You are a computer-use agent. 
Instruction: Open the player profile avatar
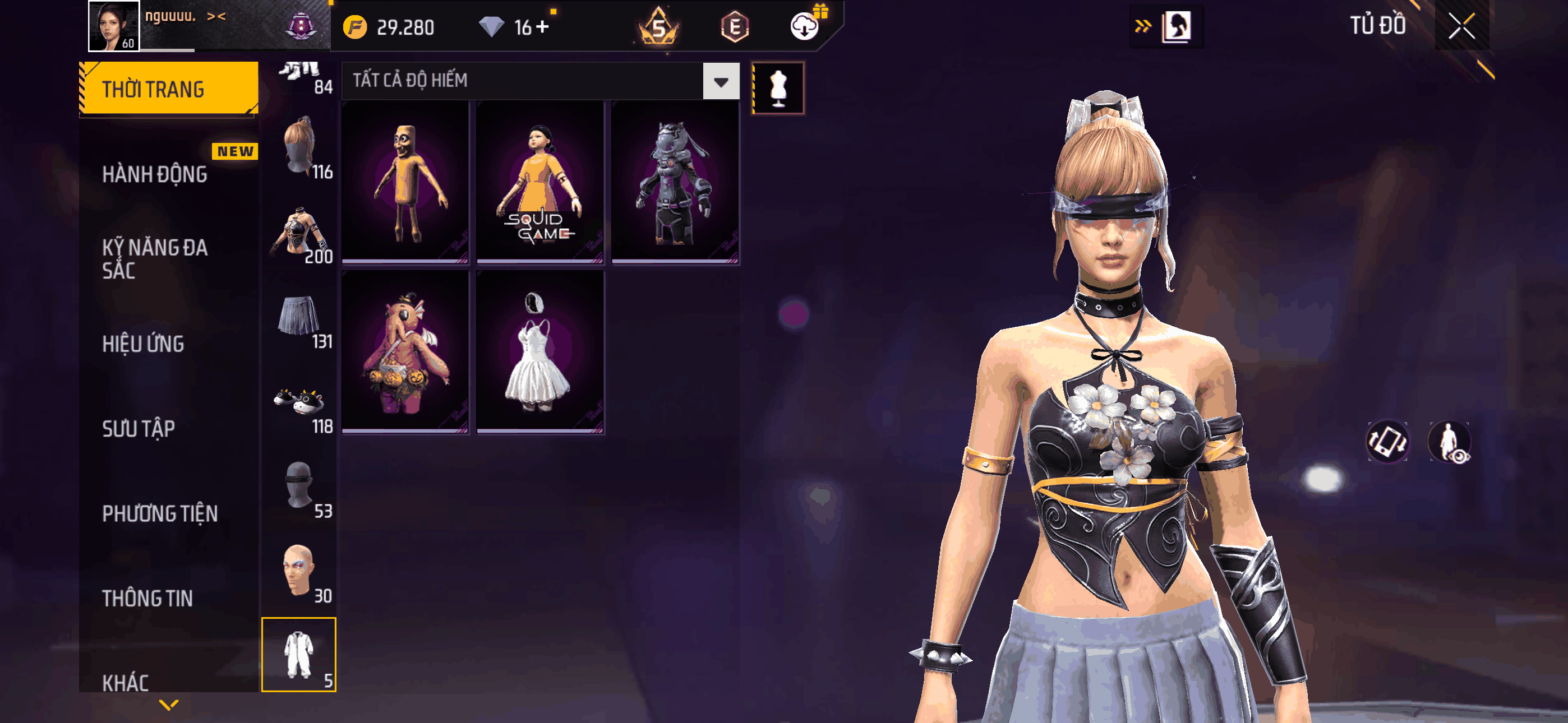114,26
